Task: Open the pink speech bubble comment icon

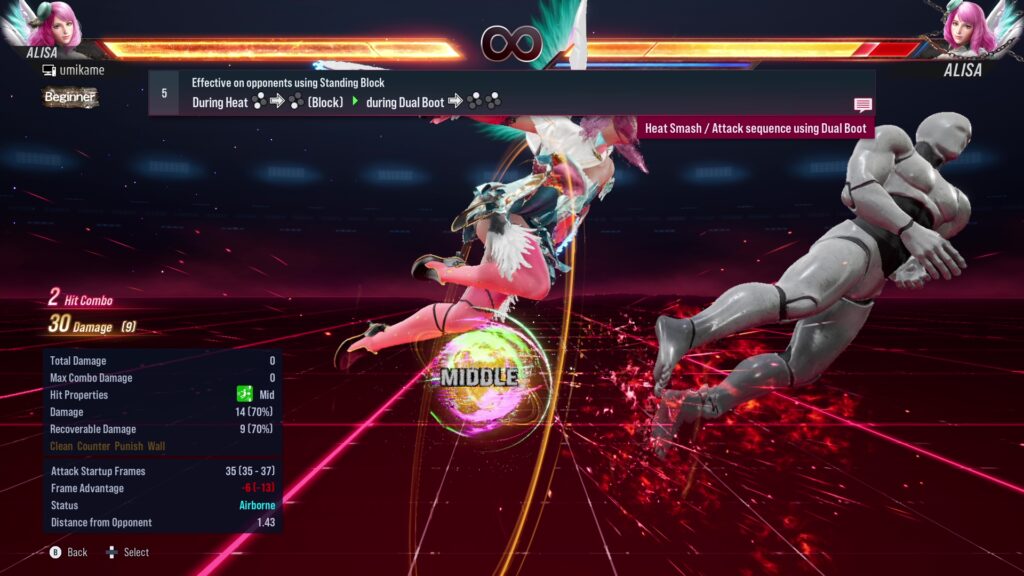Action: point(862,104)
